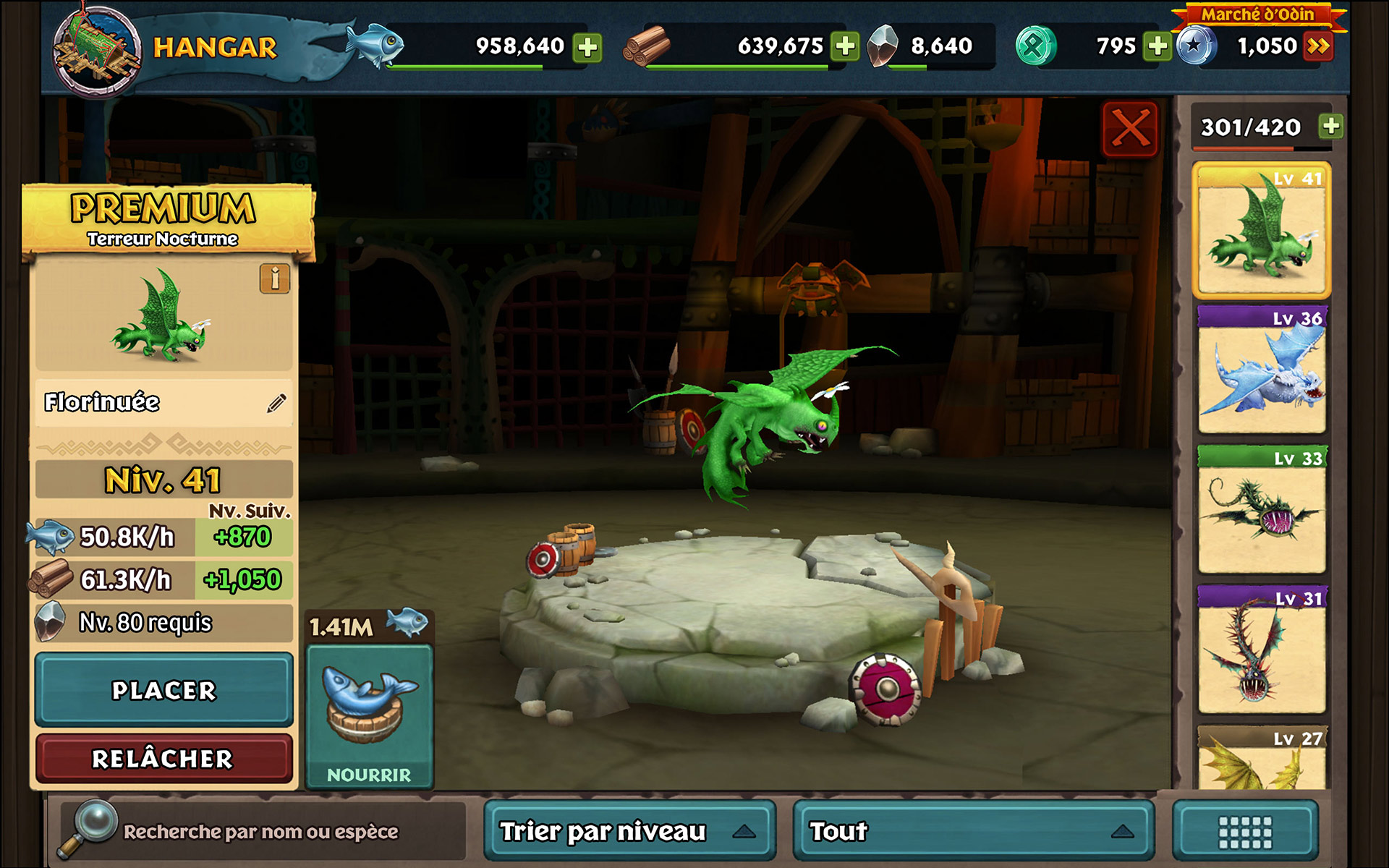Open the Tout filter dropdown
The width and height of the screenshot is (1389, 868).
click(x=973, y=832)
